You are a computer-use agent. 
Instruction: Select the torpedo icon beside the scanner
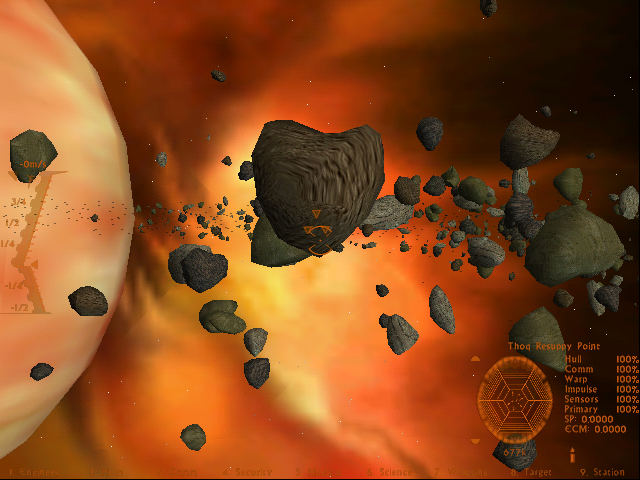click(572, 454)
